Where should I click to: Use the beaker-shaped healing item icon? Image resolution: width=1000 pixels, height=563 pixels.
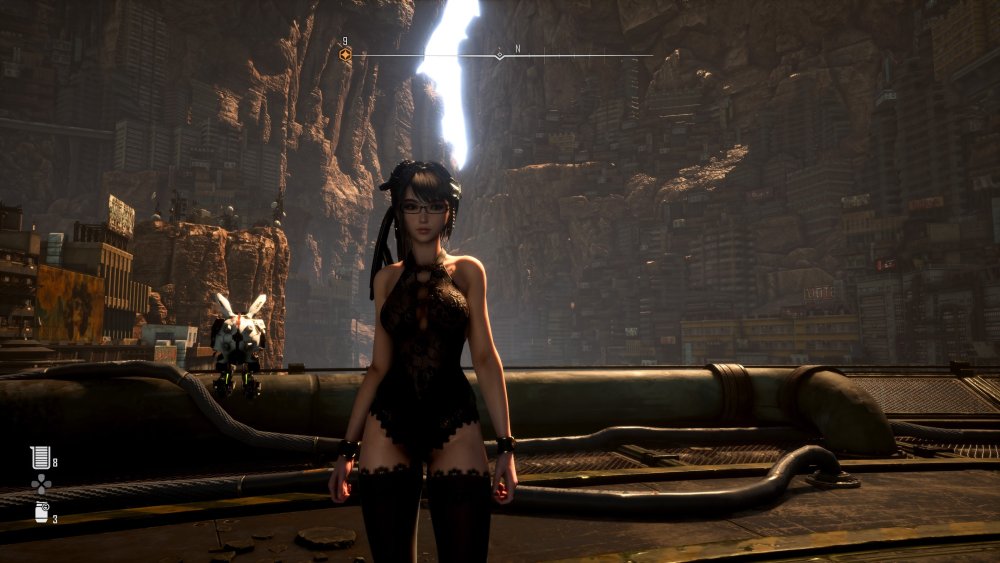[39, 458]
